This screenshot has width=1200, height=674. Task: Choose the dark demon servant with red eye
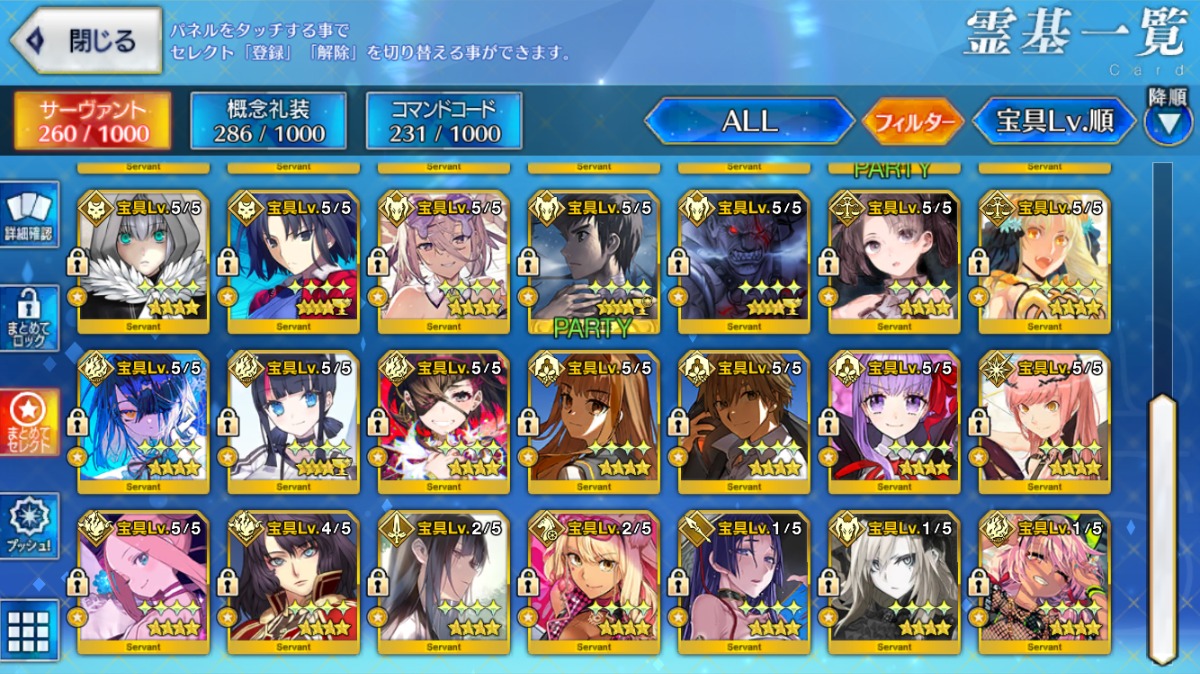coord(743,260)
